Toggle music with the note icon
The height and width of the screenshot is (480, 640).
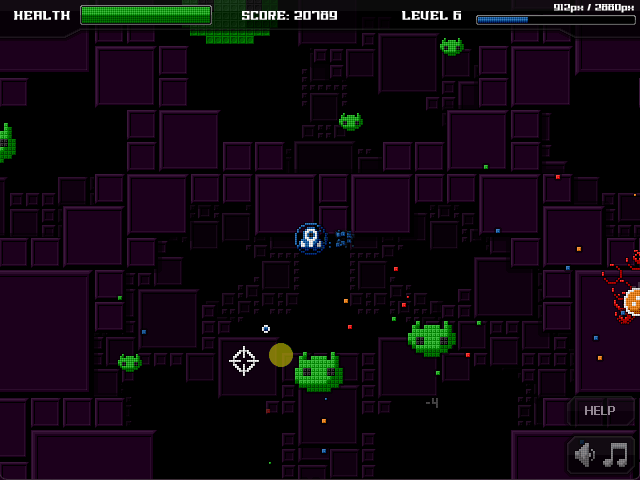point(617,456)
